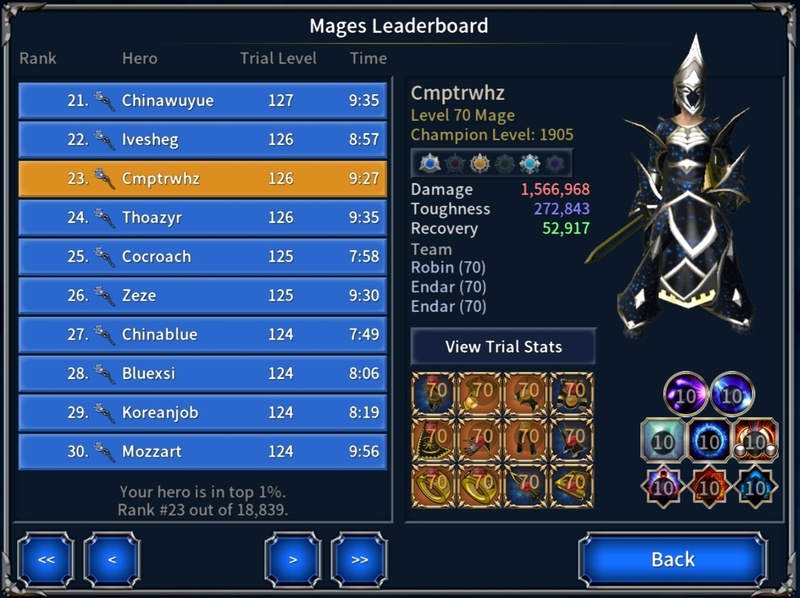This screenshot has height=598, width=800.
Task: Advance to next page with > button
Action: pyautogui.click(x=293, y=560)
